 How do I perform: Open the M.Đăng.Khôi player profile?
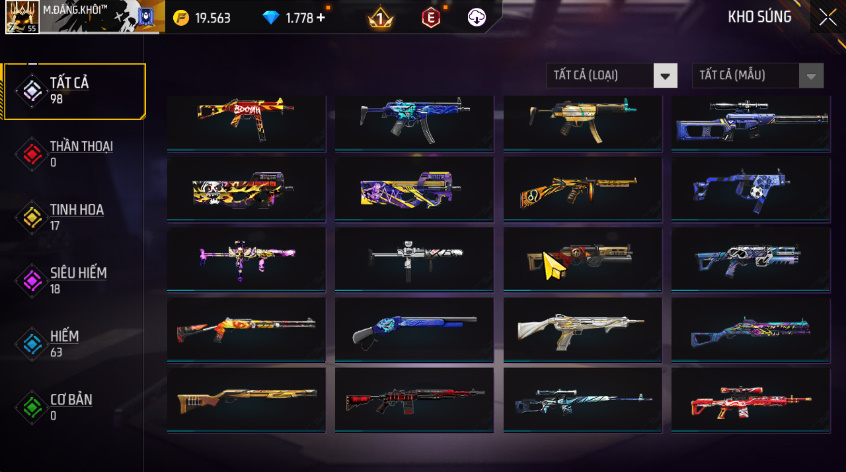80,17
